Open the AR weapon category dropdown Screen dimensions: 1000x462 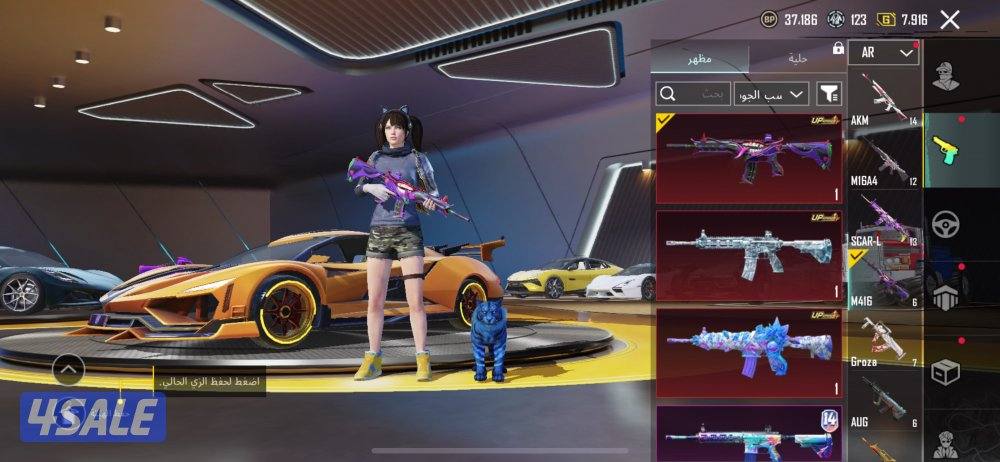click(x=883, y=53)
